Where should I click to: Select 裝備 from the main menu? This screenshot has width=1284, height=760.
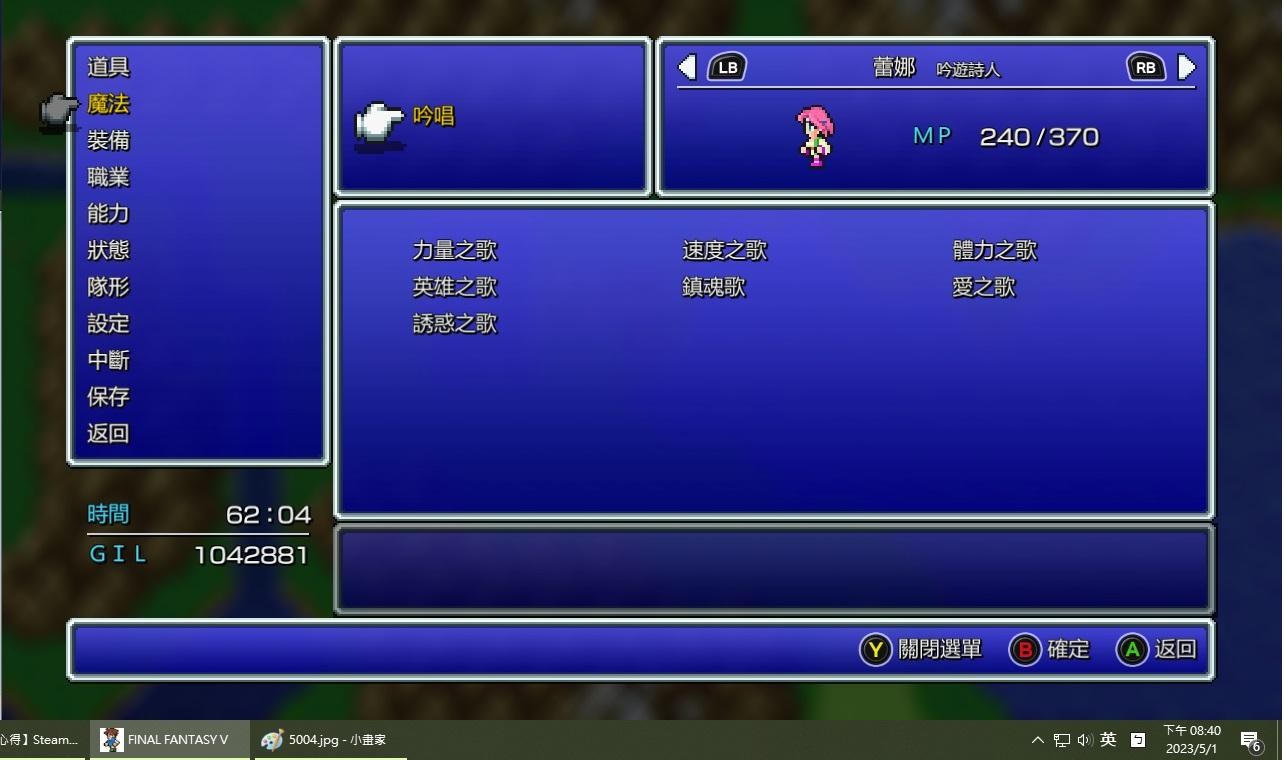(108, 140)
